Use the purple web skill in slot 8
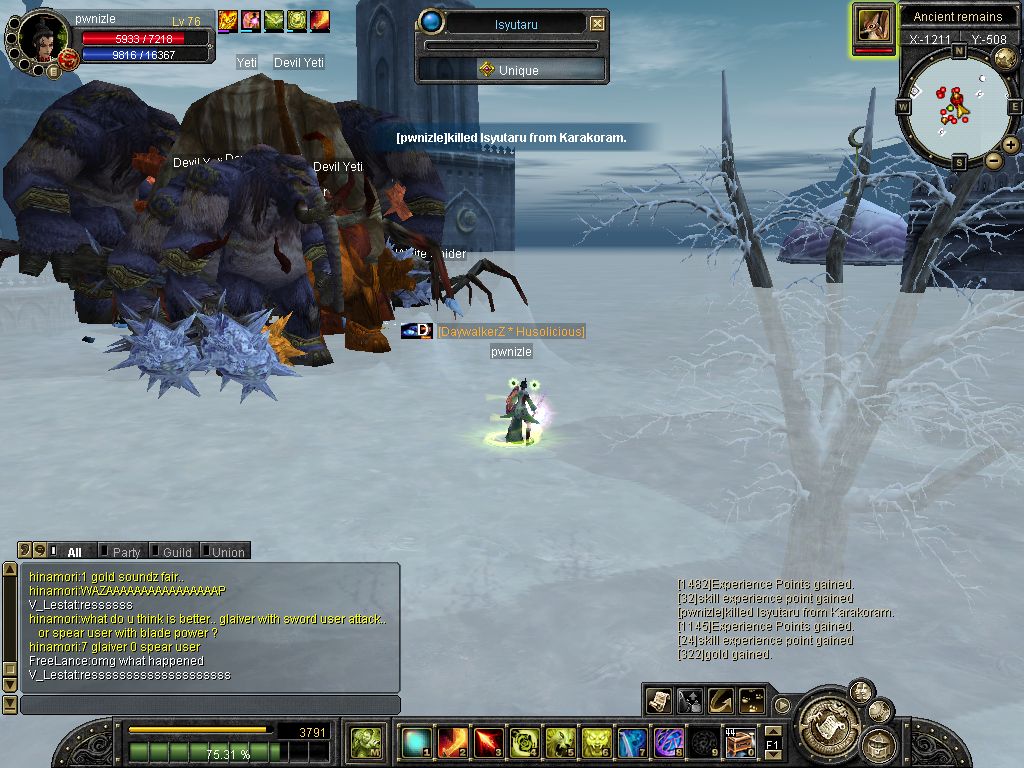The image size is (1024, 768). pyautogui.click(x=668, y=742)
